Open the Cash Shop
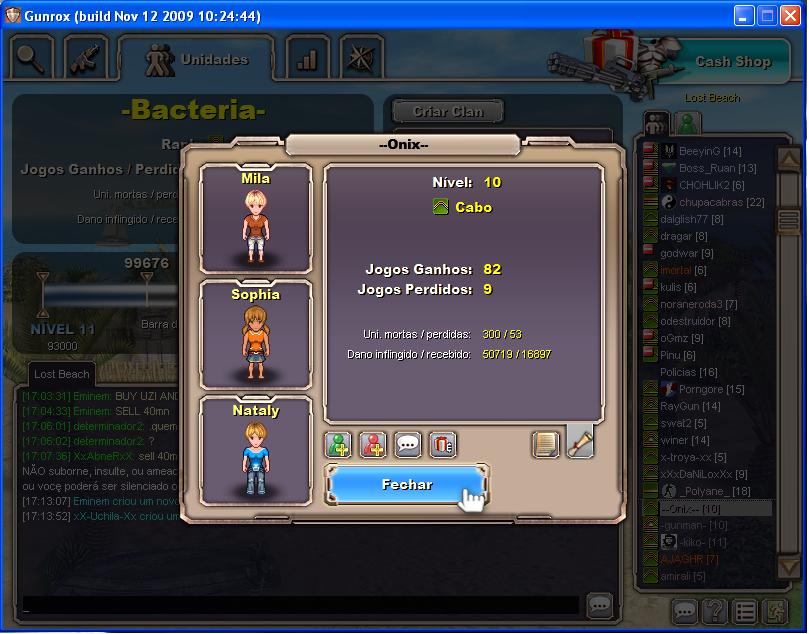The image size is (809, 634). (732, 61)
